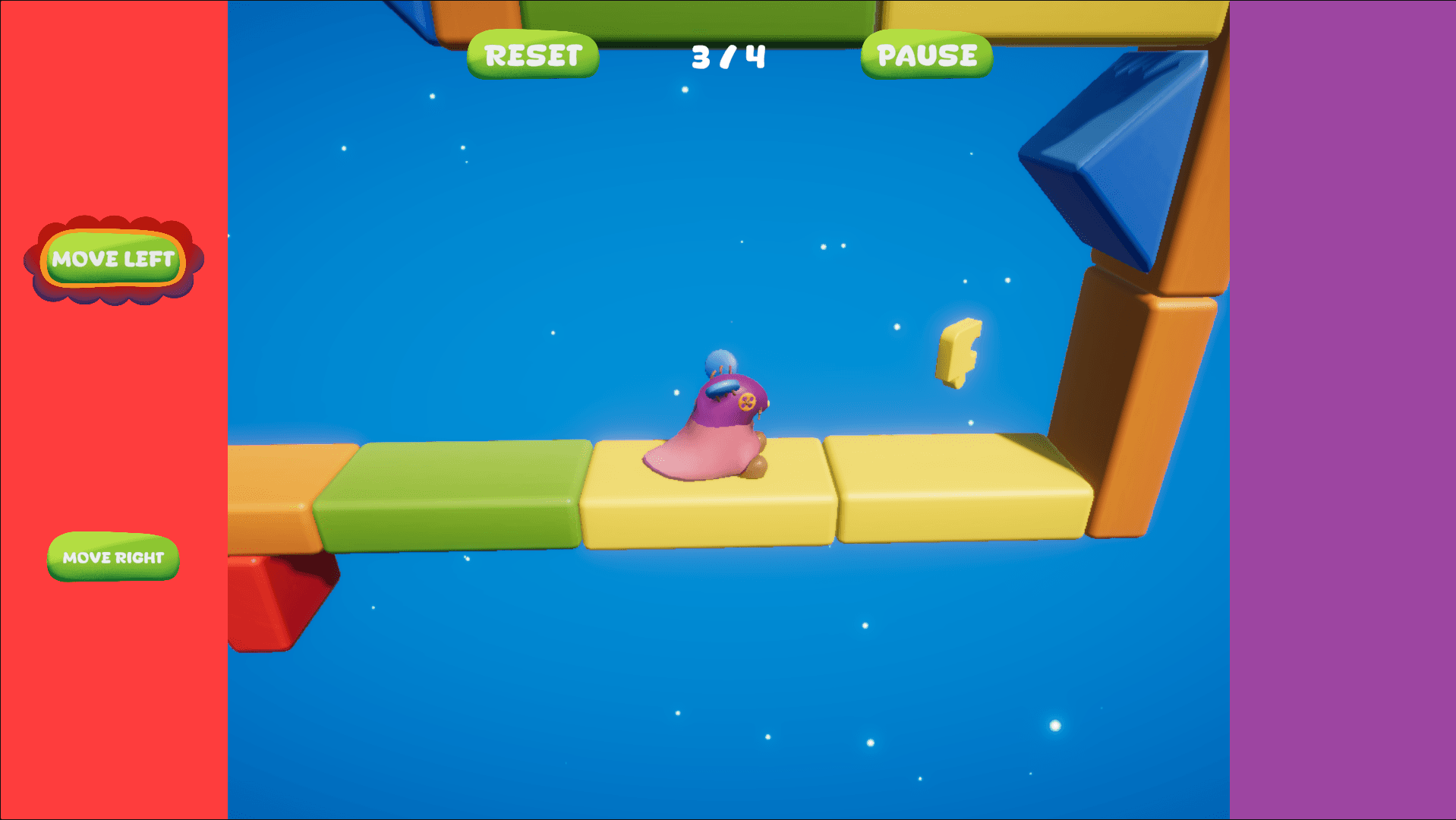Click the 3/4 puzzle counter
Viewport: 1456px width, 820px height.
tap(726, 55)
